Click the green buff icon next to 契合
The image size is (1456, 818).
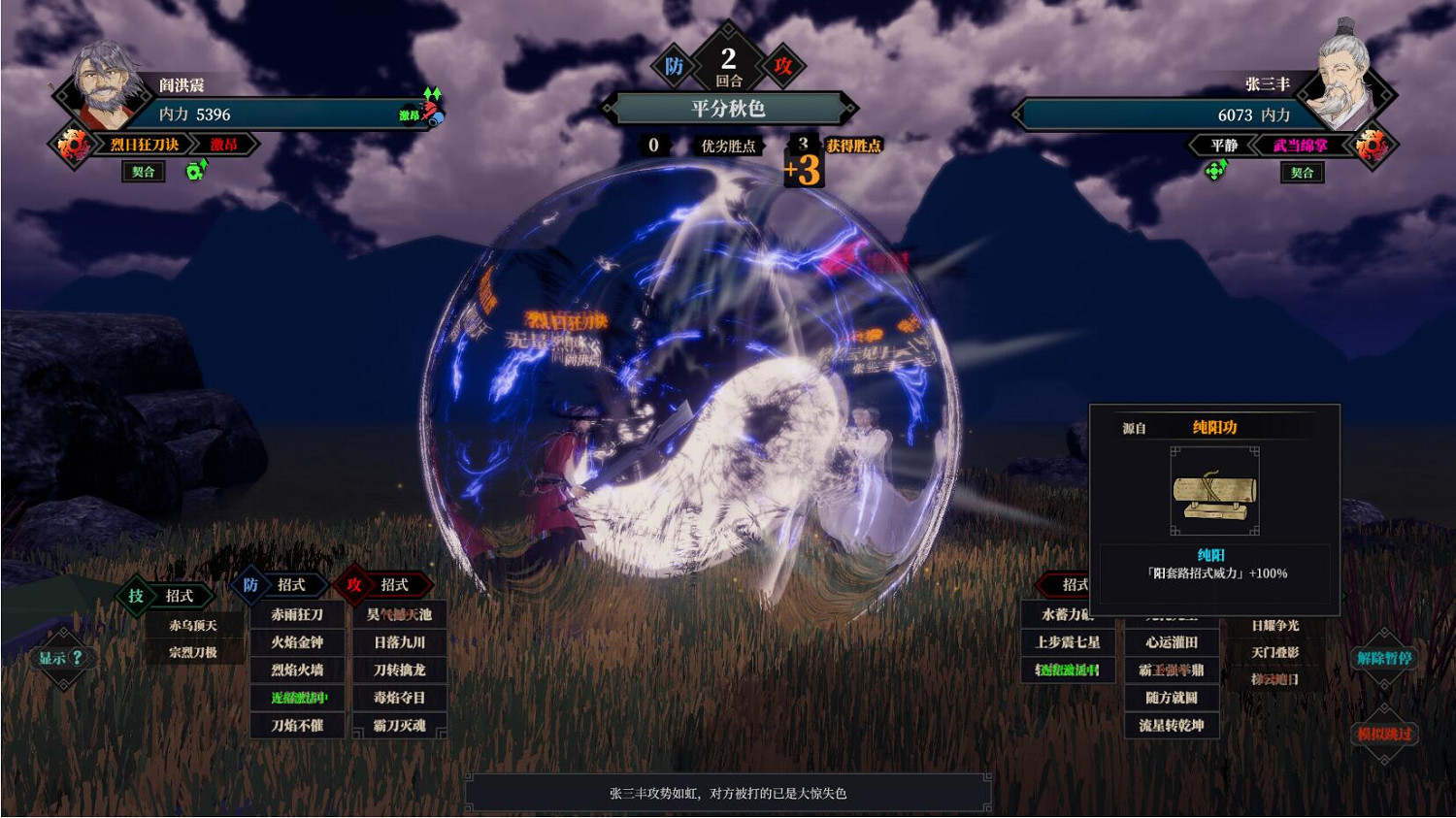point(195,172)
